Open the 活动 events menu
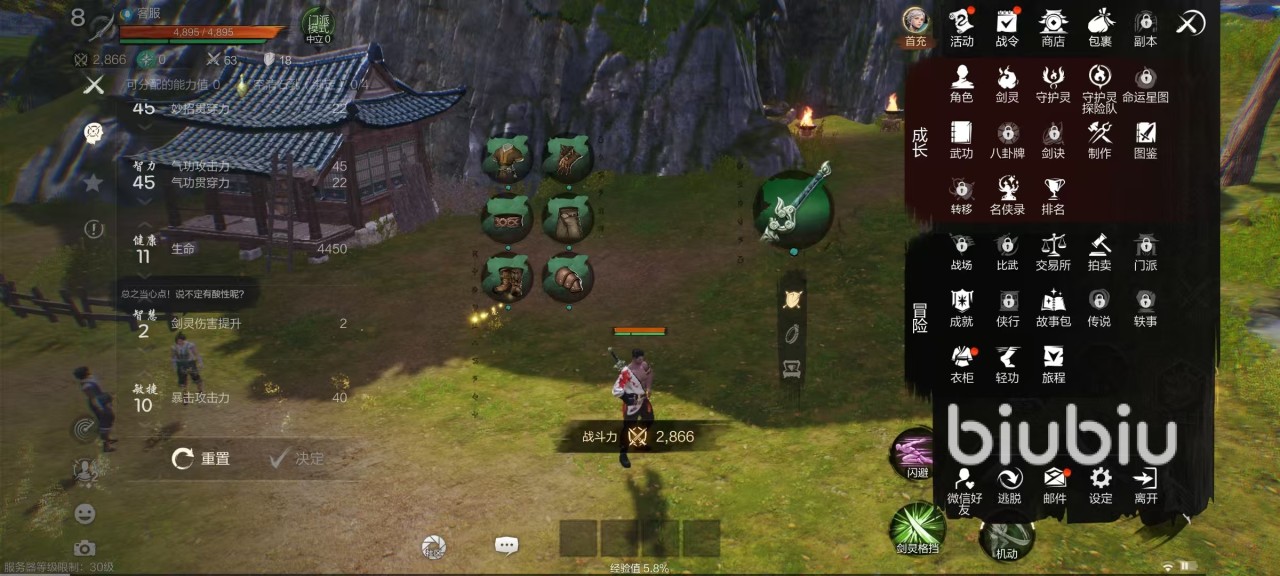 pos(962,27)
